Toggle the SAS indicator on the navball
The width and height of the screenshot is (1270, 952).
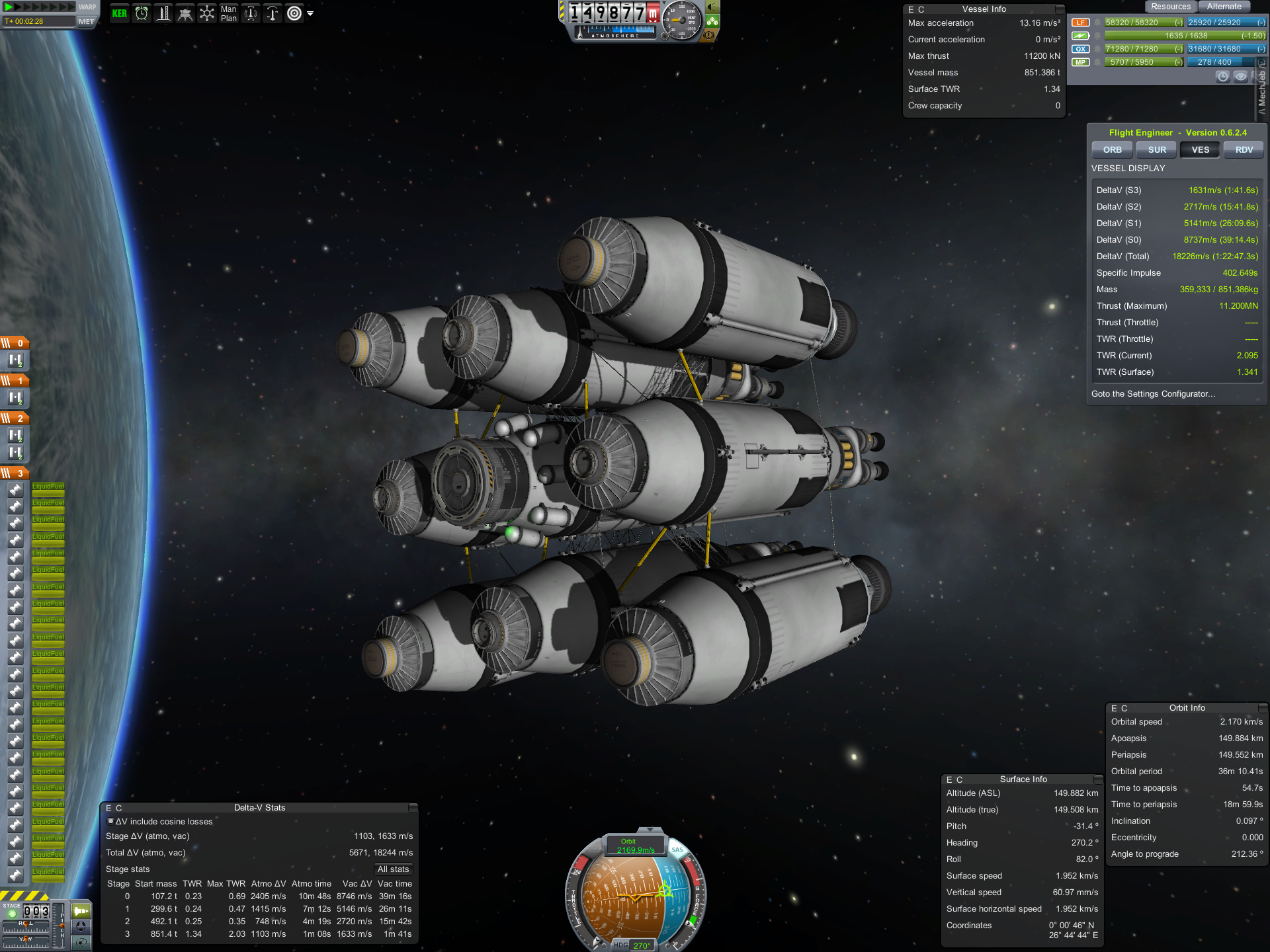(677, 850)
